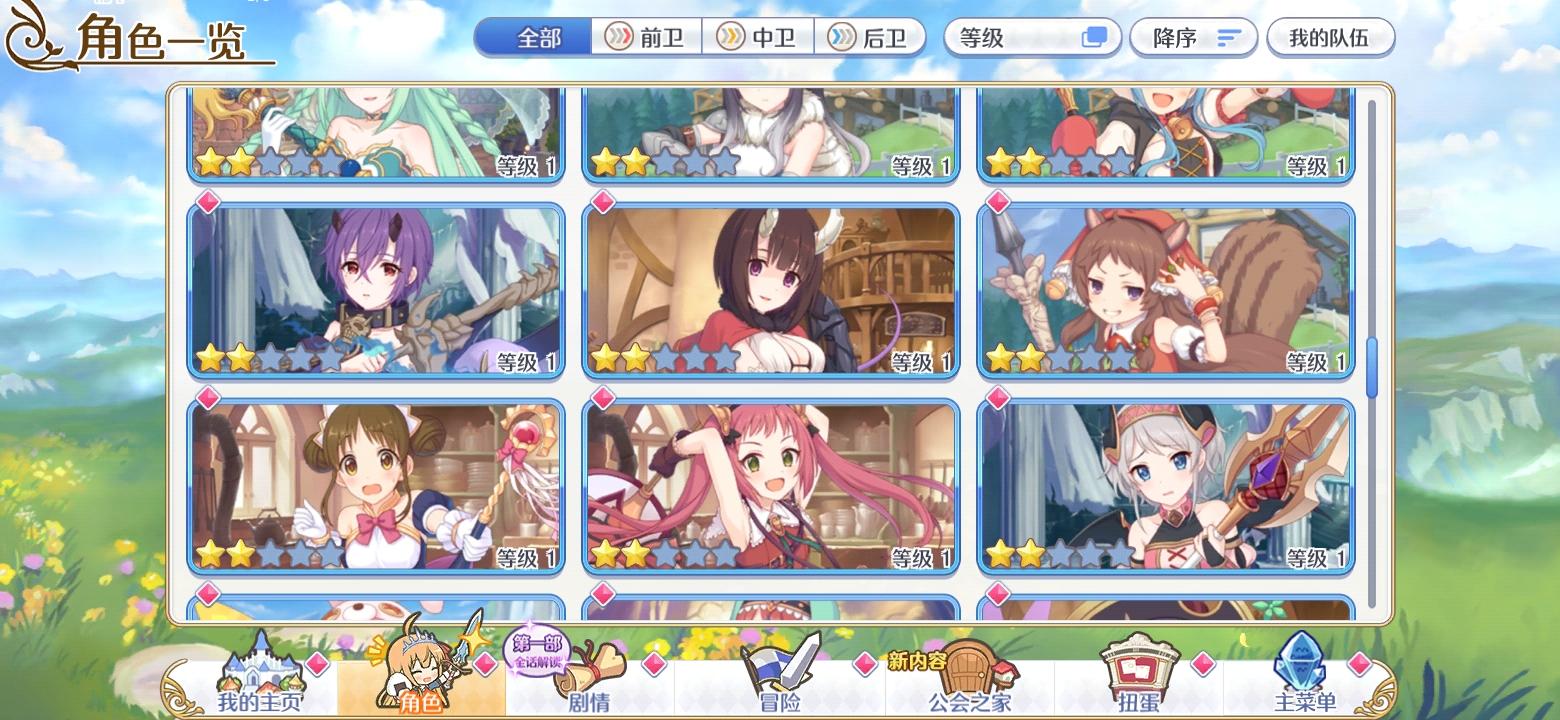This screenshot has width=1560, height=720.
Task: Toggle the 前卫 position filter
Action: pyautogui.click(x=647, y=36)
